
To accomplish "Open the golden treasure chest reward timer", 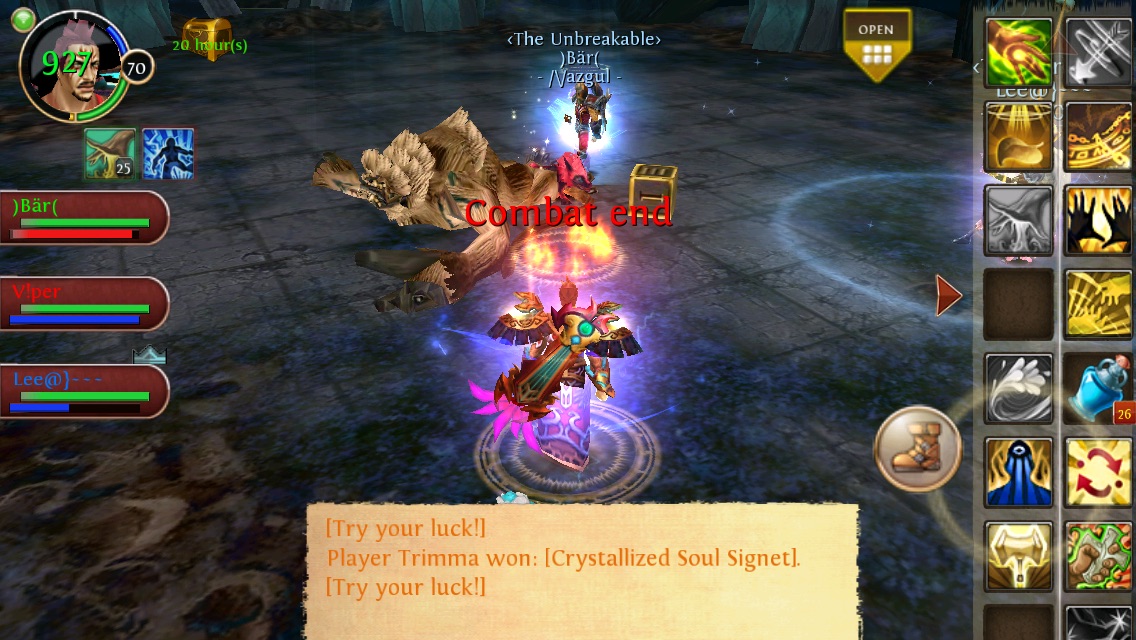I will tap(208, 39).
